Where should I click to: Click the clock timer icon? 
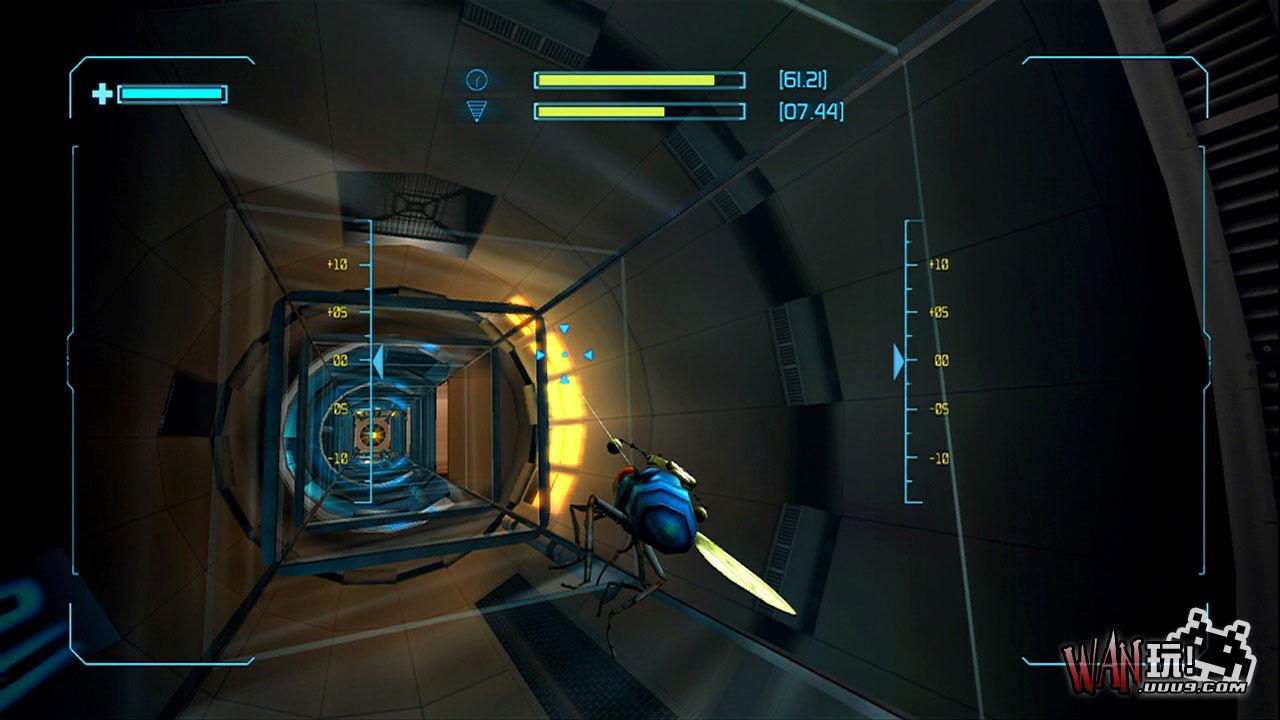476,79
